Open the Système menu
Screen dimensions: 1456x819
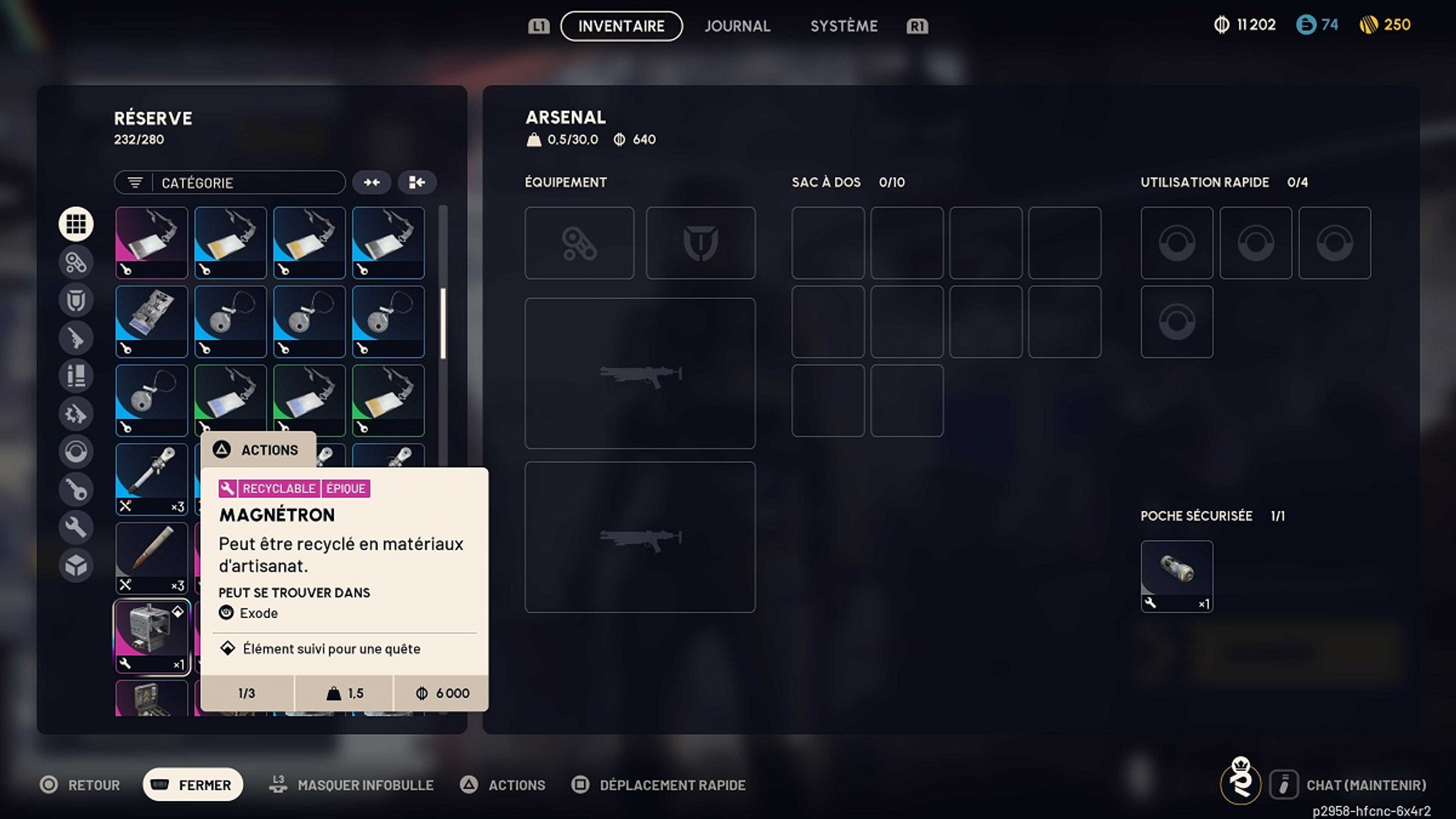844,25
